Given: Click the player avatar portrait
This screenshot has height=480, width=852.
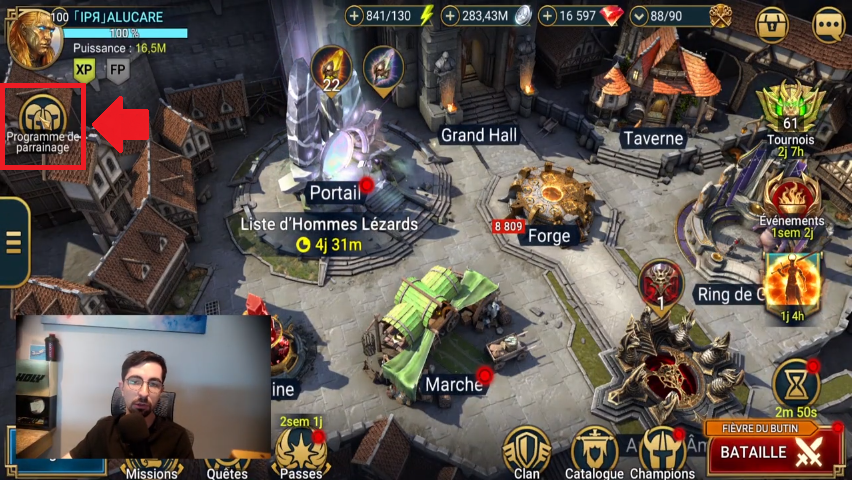Looking at the screenshot, I should coord(33,34).
